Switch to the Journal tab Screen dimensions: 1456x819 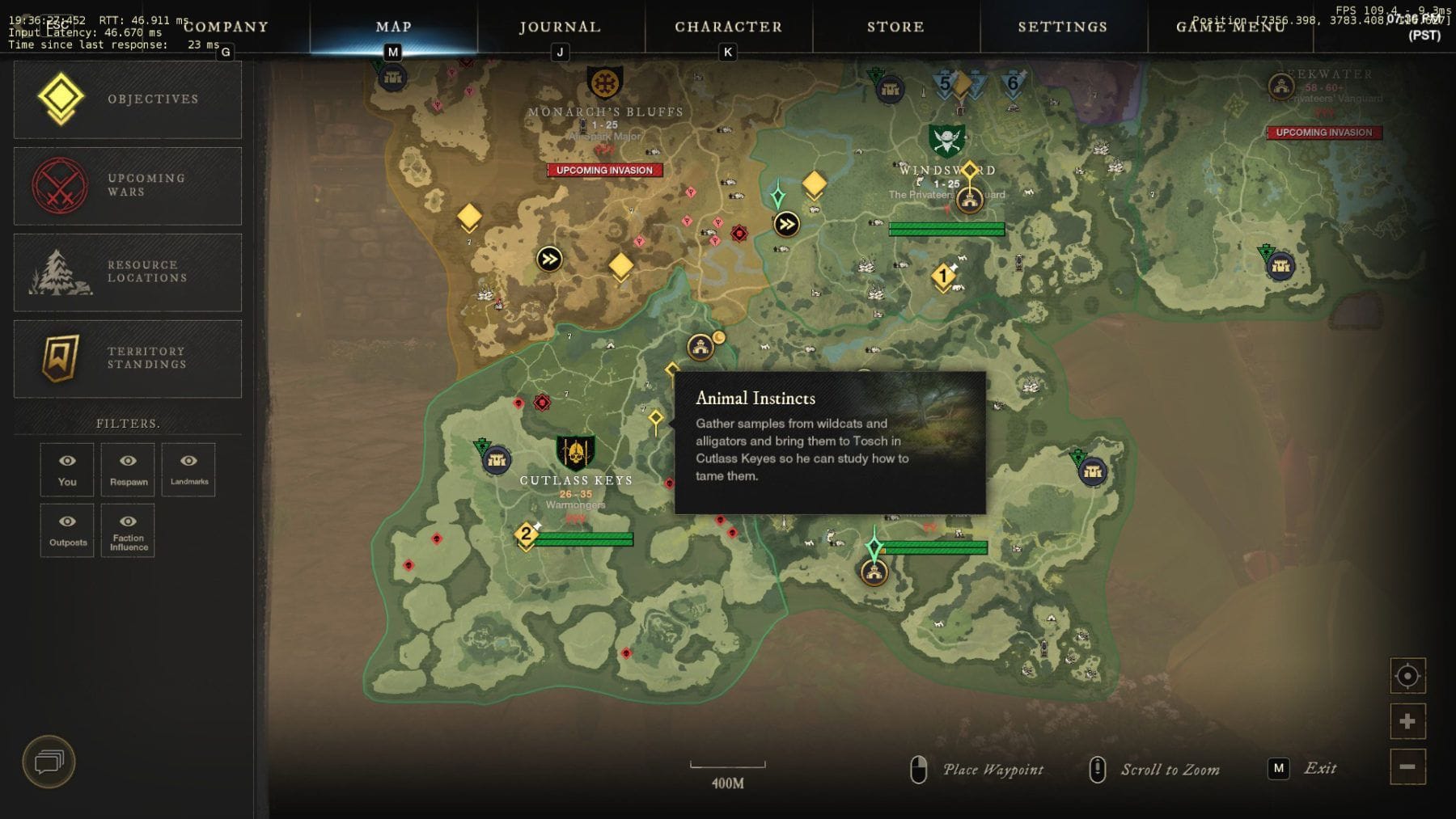(560, 27)
